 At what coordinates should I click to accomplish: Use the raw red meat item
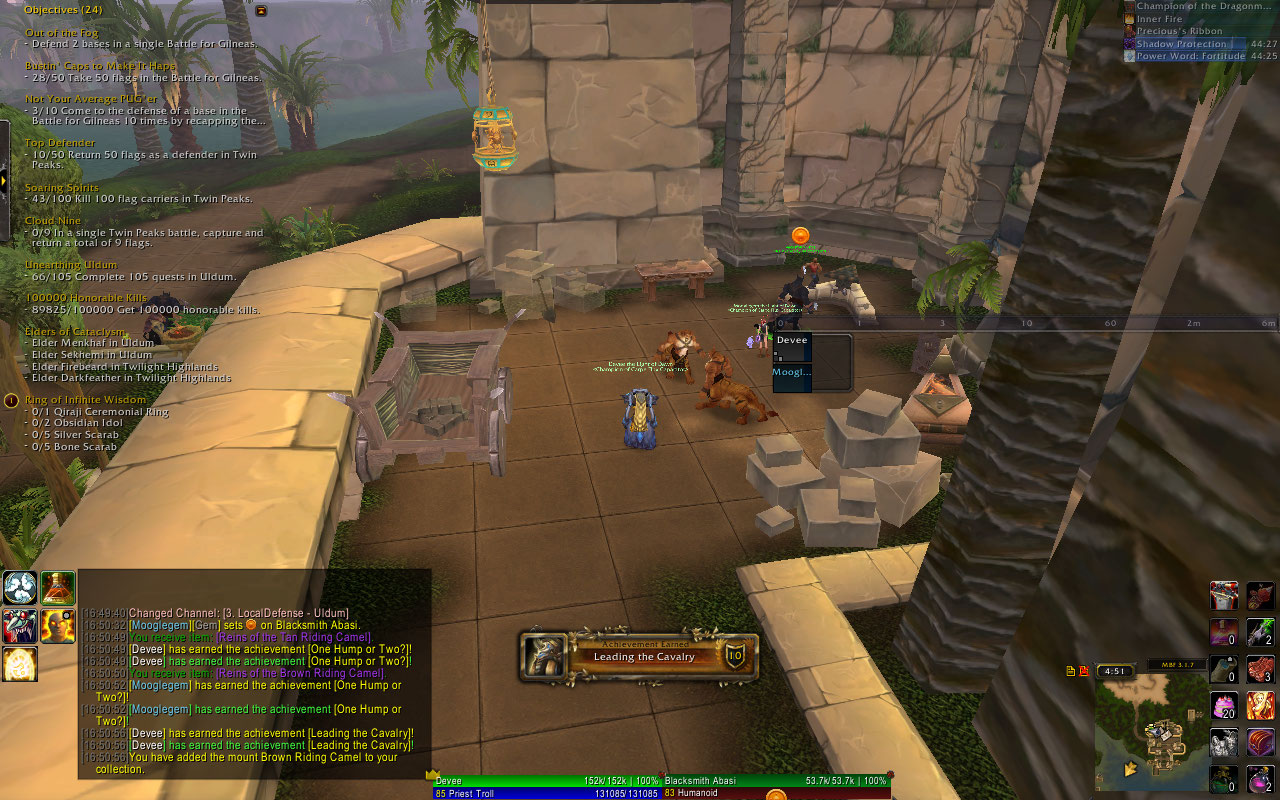click(x=1260, y=668)
